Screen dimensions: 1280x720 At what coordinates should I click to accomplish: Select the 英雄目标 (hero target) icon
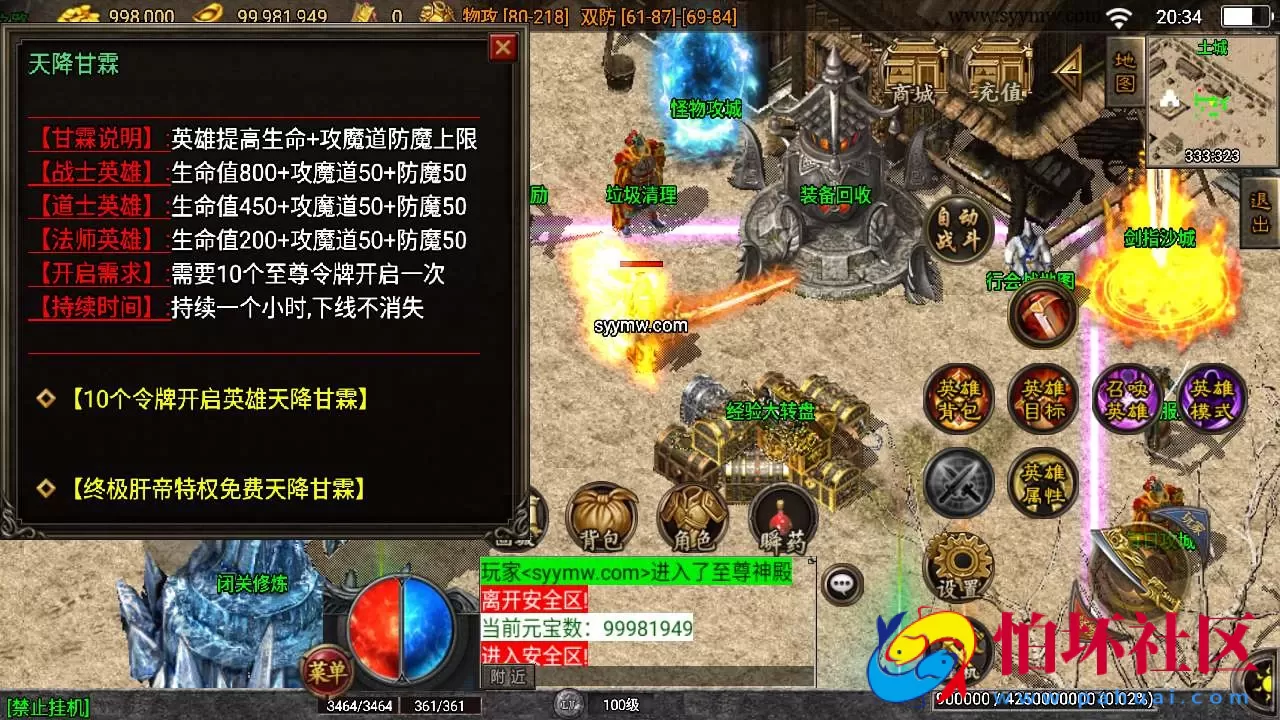[x=1043, y=398]
